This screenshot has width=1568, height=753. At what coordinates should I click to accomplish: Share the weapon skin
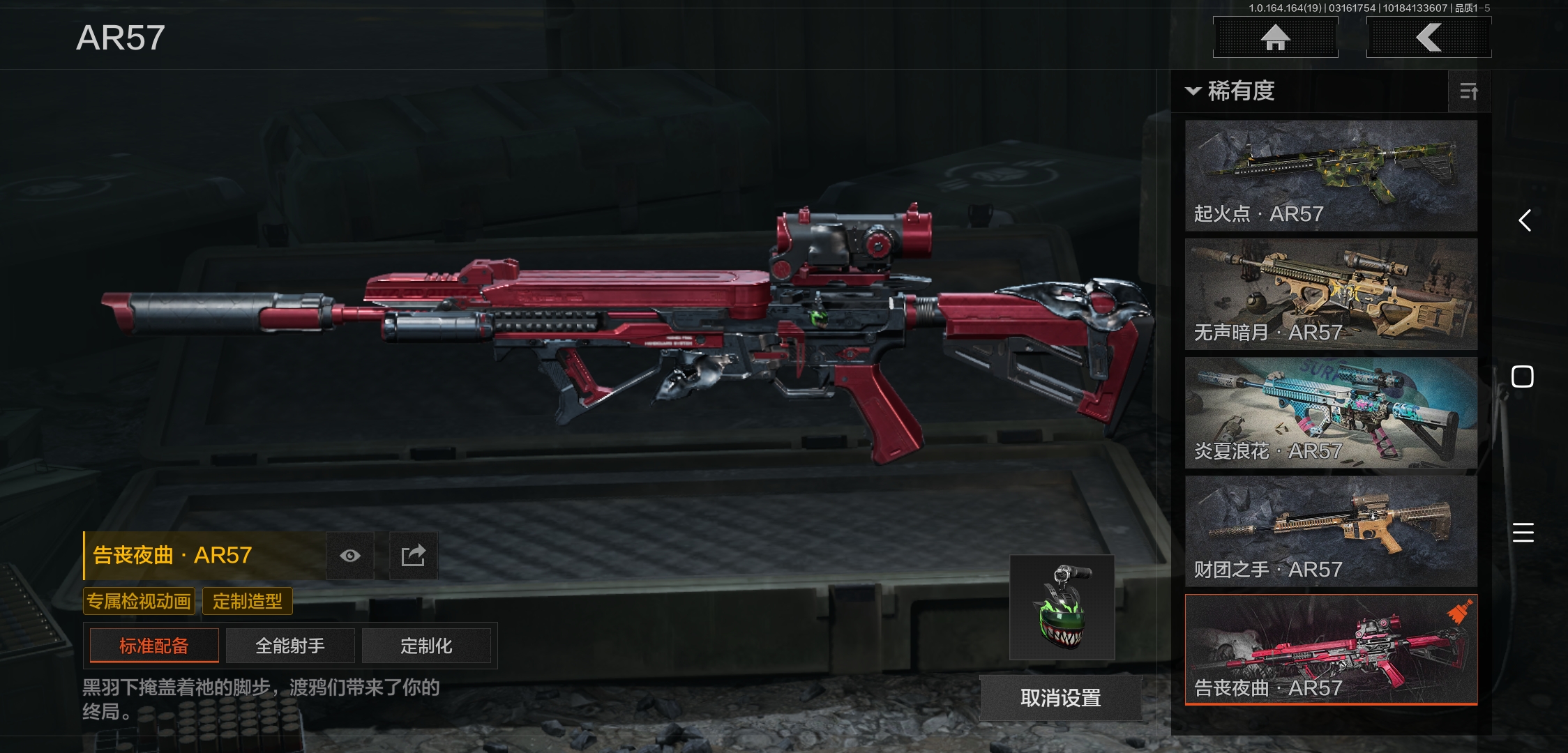[413, 556]
